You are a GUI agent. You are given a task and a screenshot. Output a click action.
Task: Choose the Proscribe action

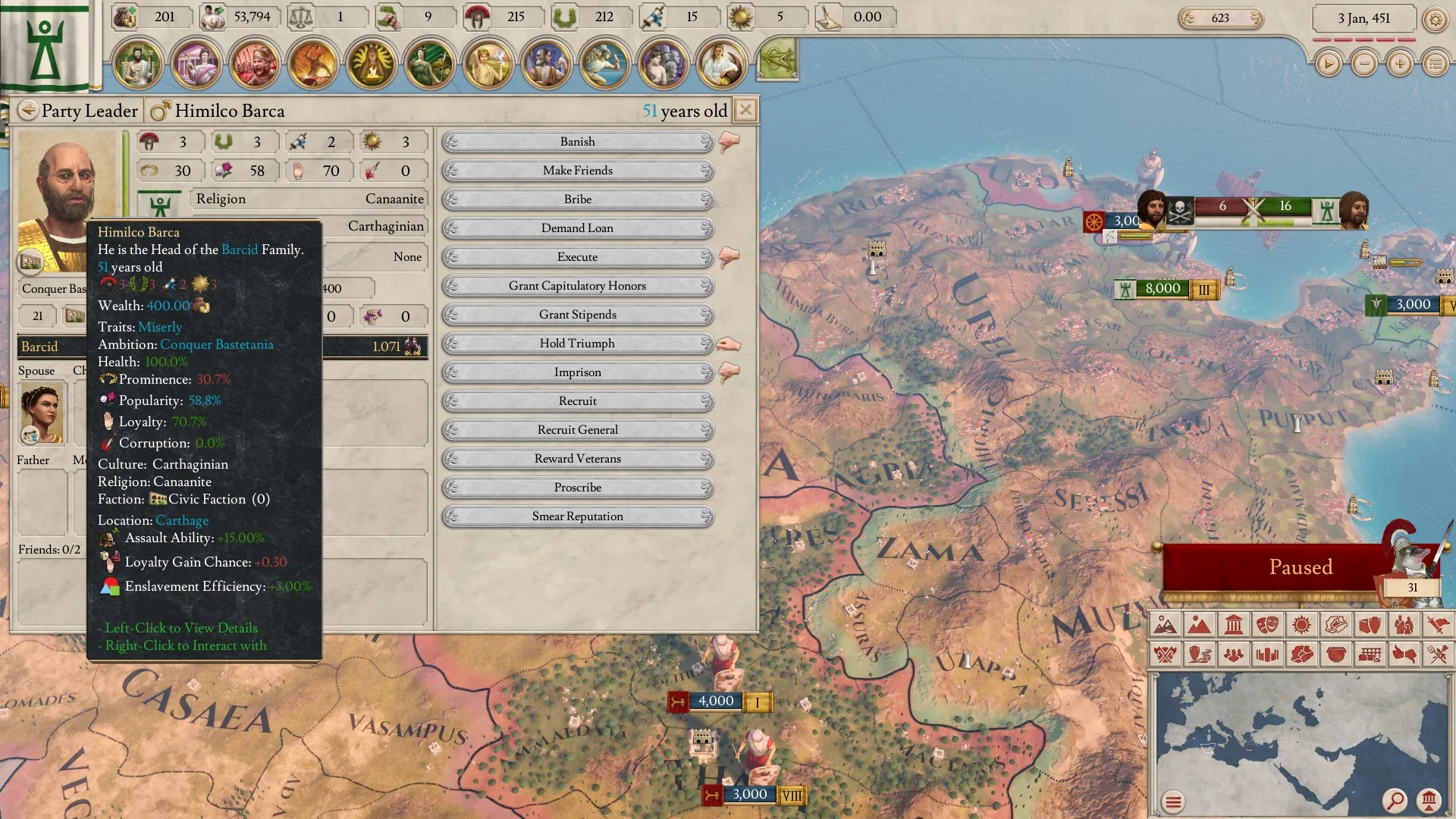[578, 488]
